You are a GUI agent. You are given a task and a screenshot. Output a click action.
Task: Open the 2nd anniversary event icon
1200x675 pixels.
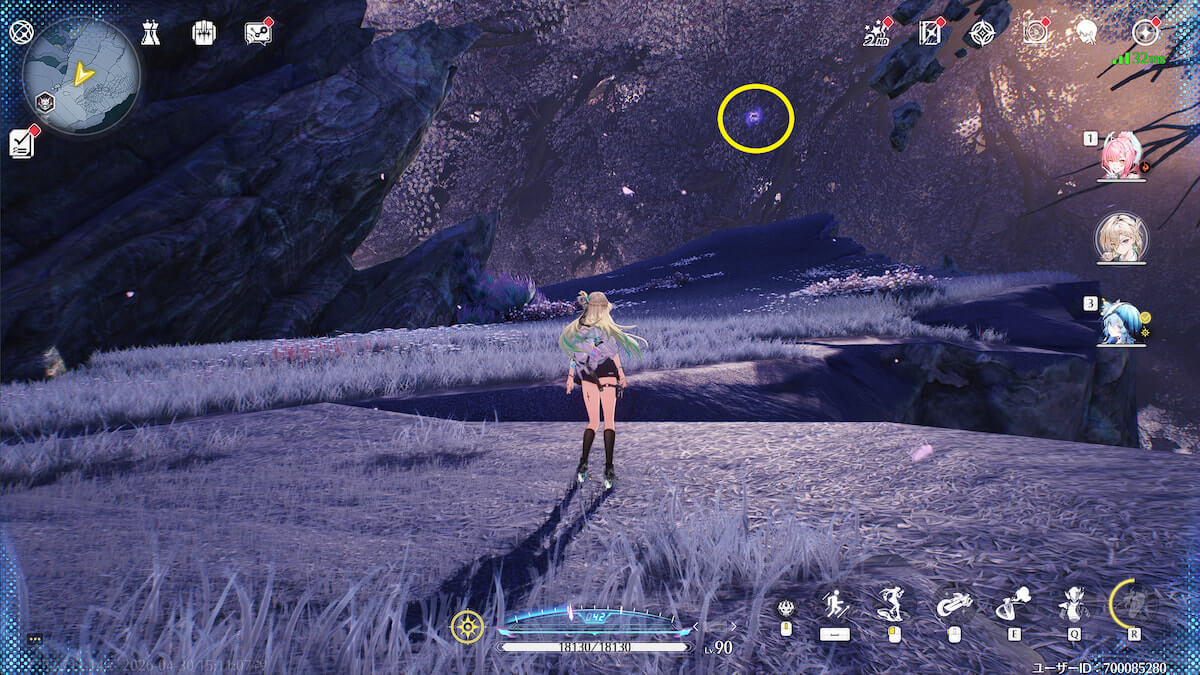pyautogui.click(x=876, y=34)
